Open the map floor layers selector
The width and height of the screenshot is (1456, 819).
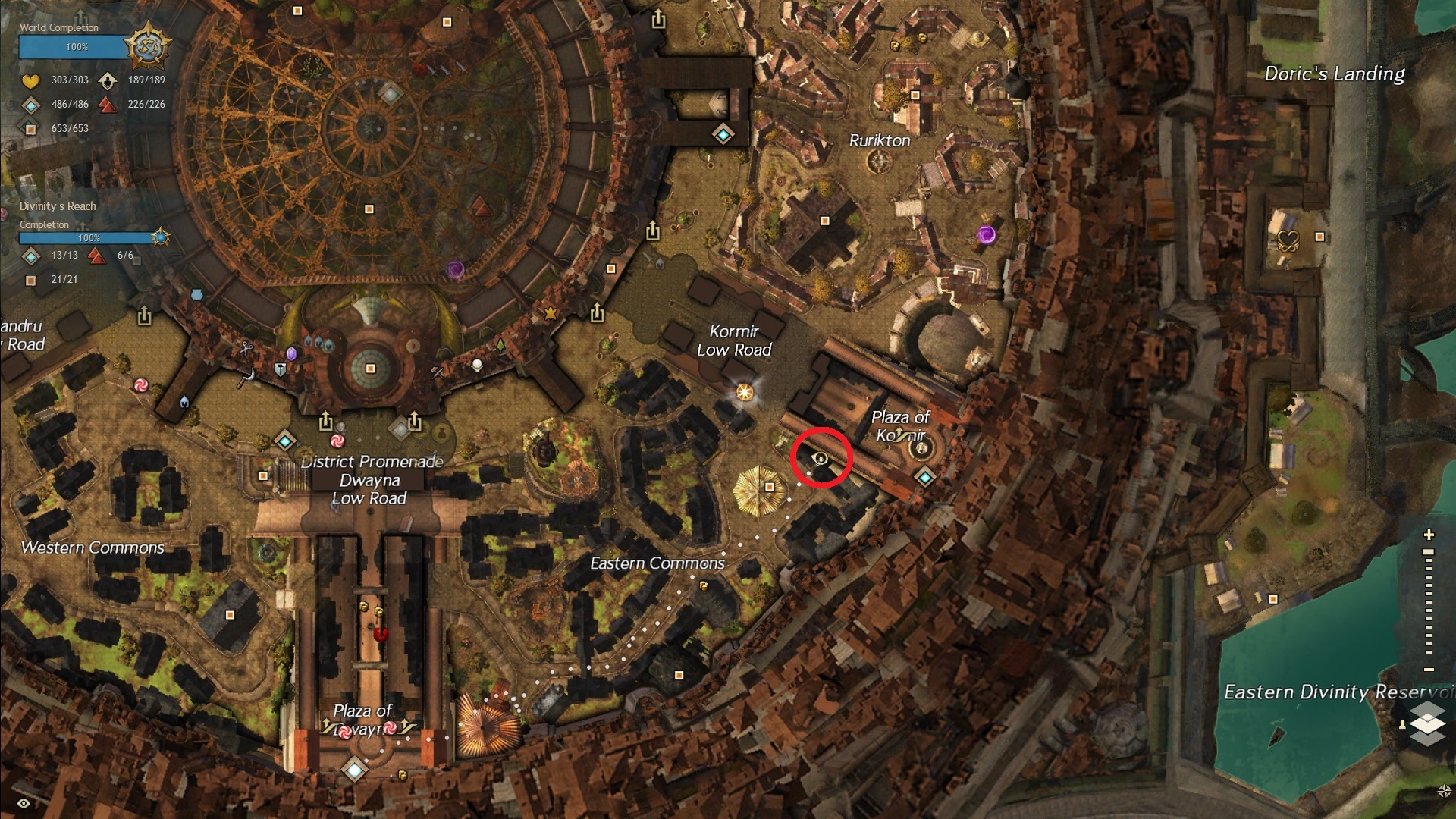[x=1427, y=723]
